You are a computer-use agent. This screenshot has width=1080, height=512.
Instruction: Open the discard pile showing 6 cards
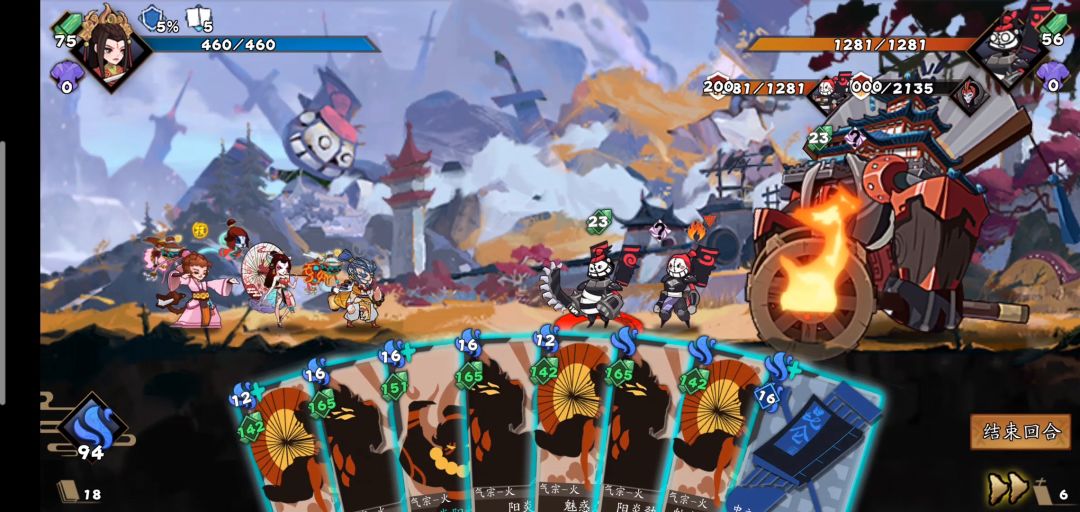[1049, 492]
